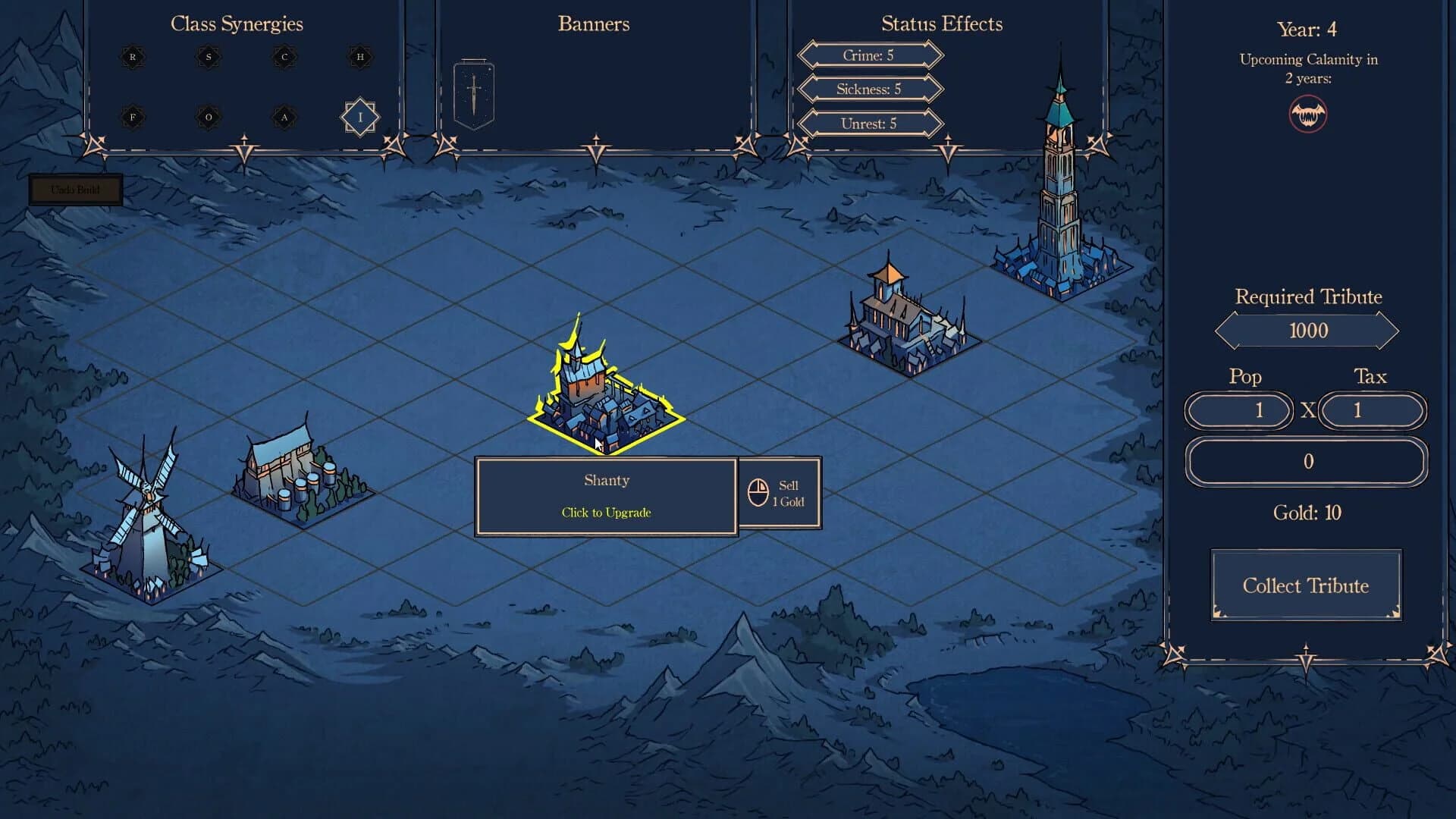
Task: Click the Pop value pill
Action: click(x=1239, y=411)
